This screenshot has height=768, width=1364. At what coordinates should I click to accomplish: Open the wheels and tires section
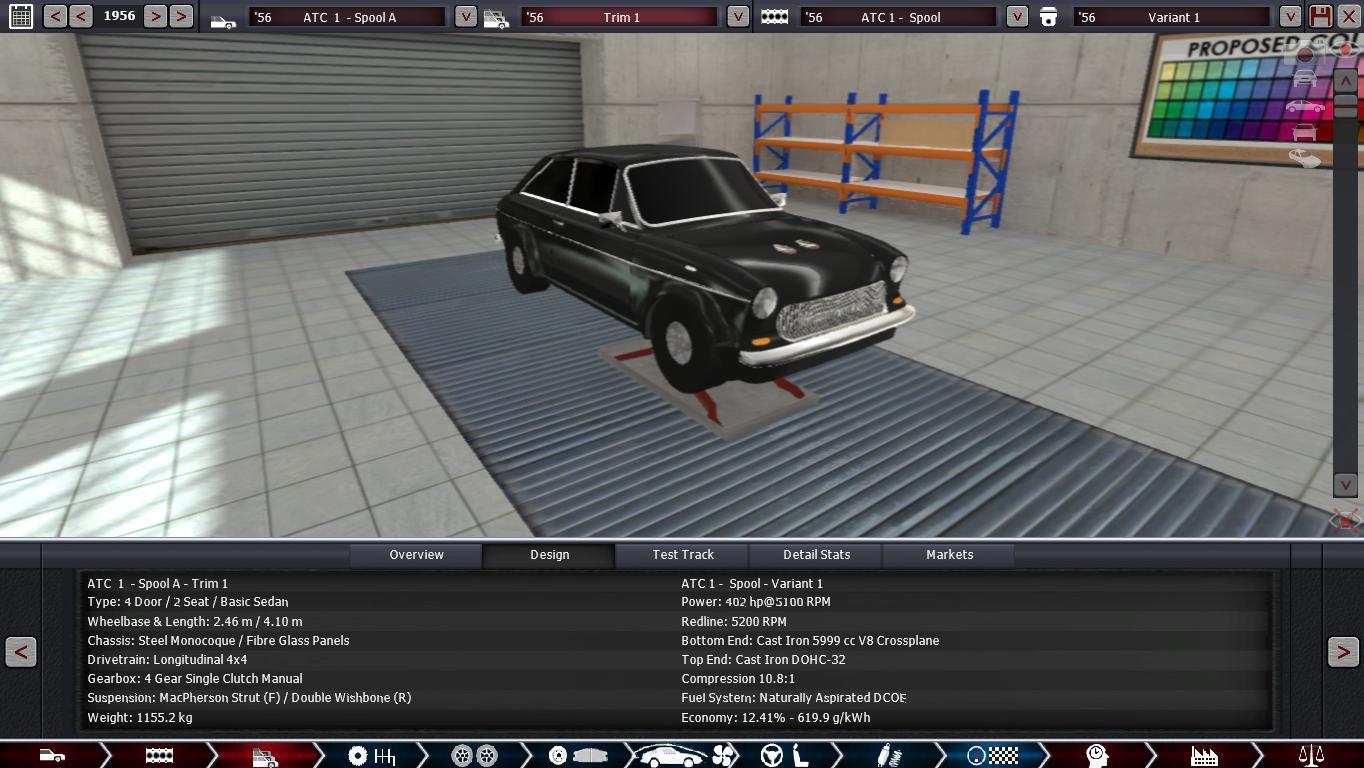[x=474, y=756]
